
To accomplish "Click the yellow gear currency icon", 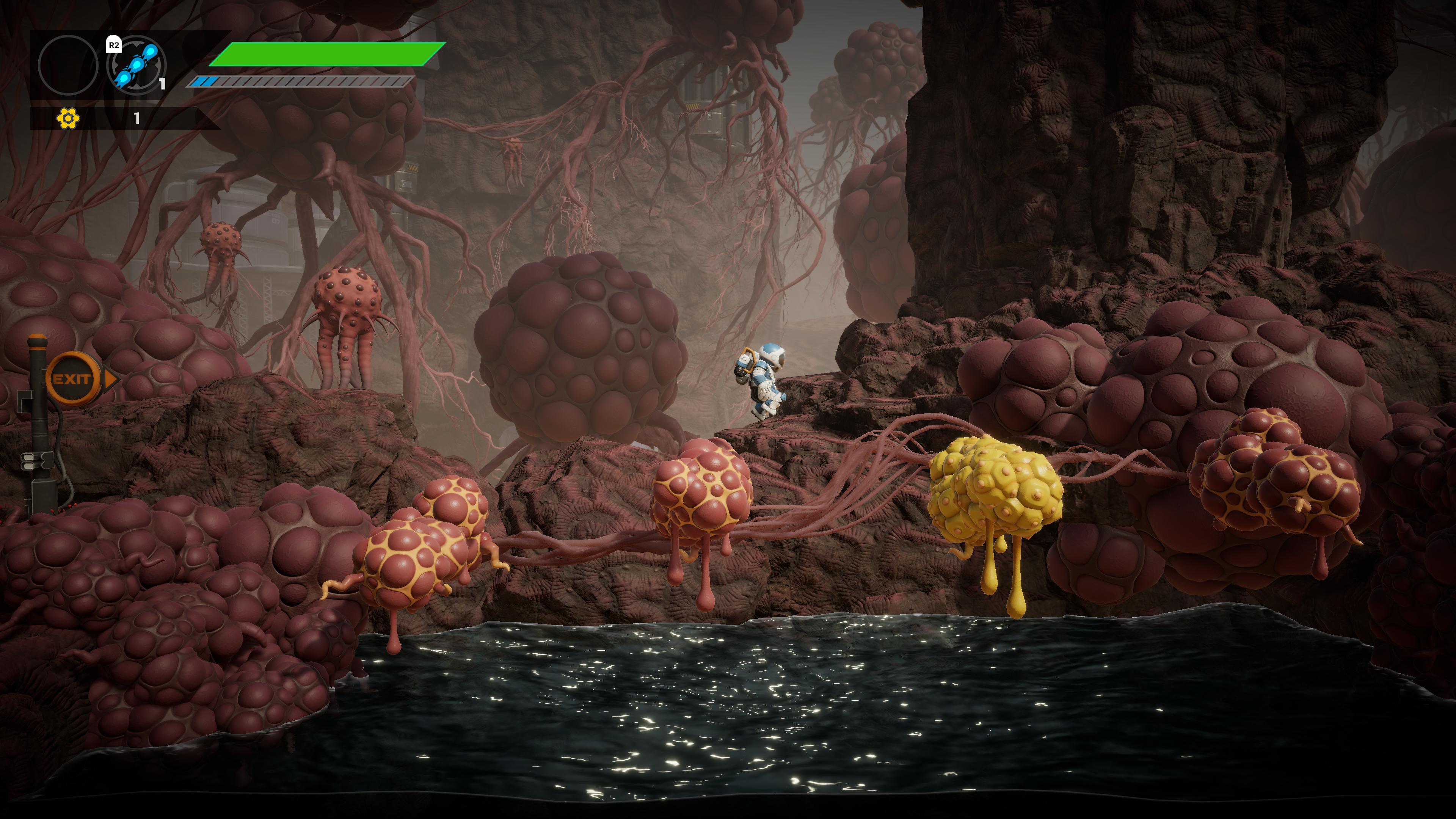I will click(x=68, y=118).
